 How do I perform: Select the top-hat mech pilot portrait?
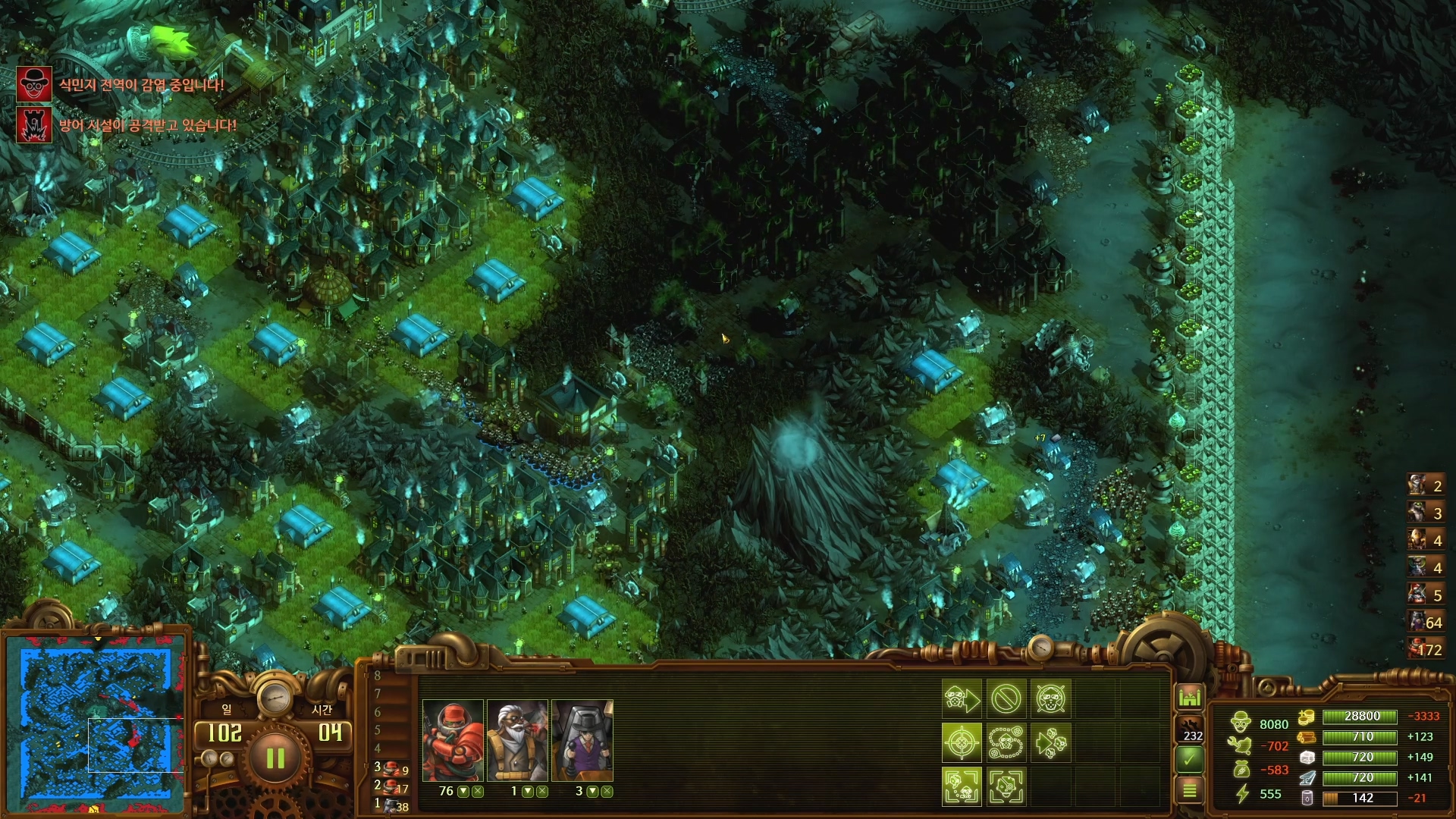(x=582, y=741)
